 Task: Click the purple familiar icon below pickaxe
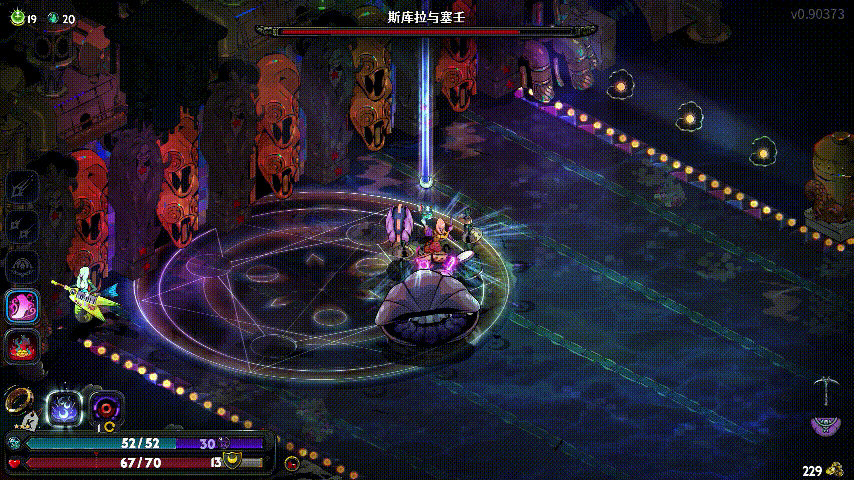coord(825,425)
